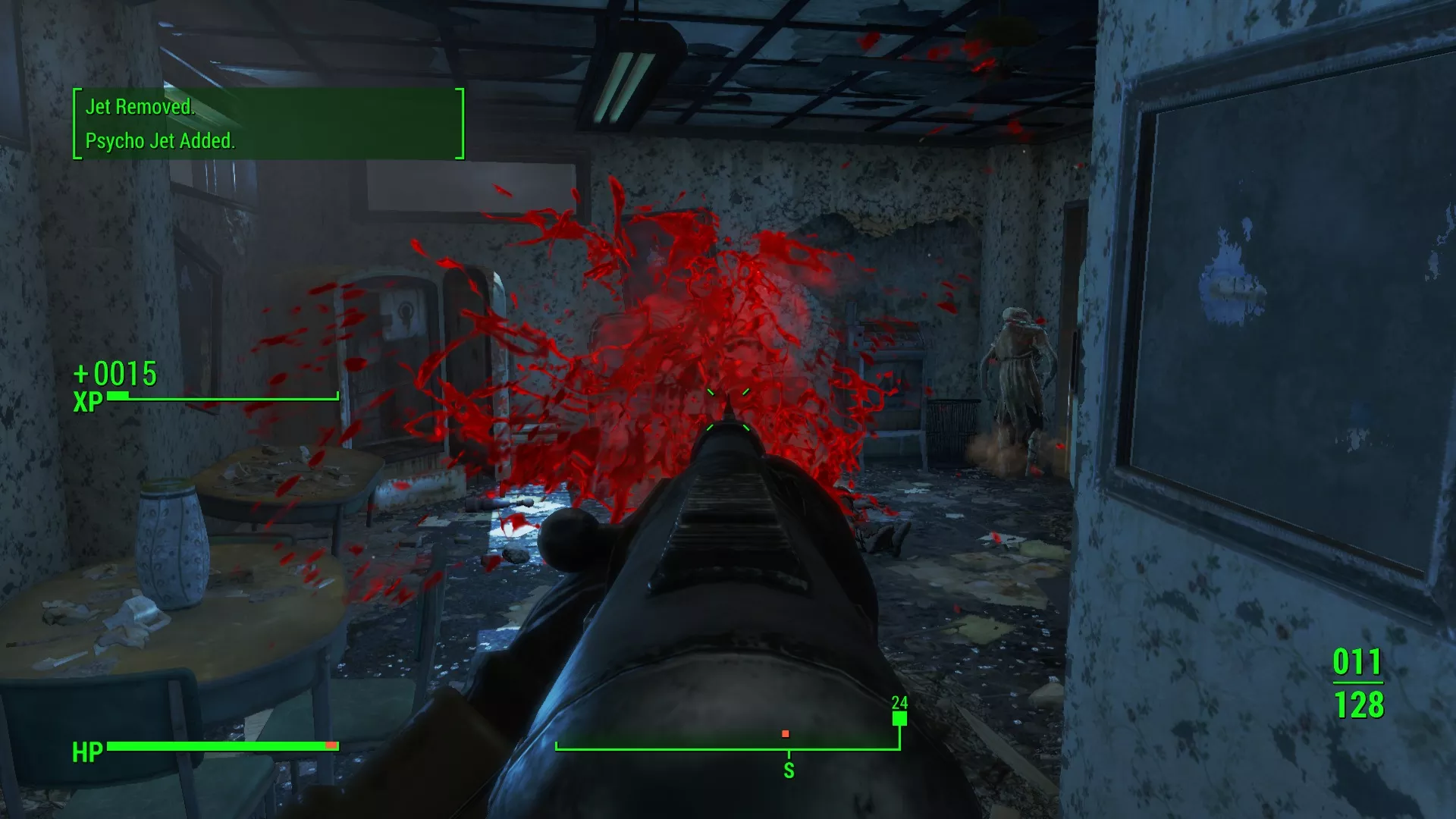
Task: Expand the quest notification box top left
Action: click(x=267, y=124)
